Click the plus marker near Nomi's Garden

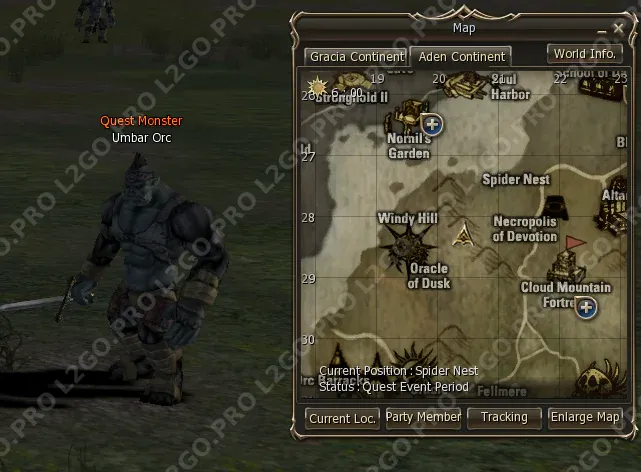pyautogui.click(x=432, y=124)
